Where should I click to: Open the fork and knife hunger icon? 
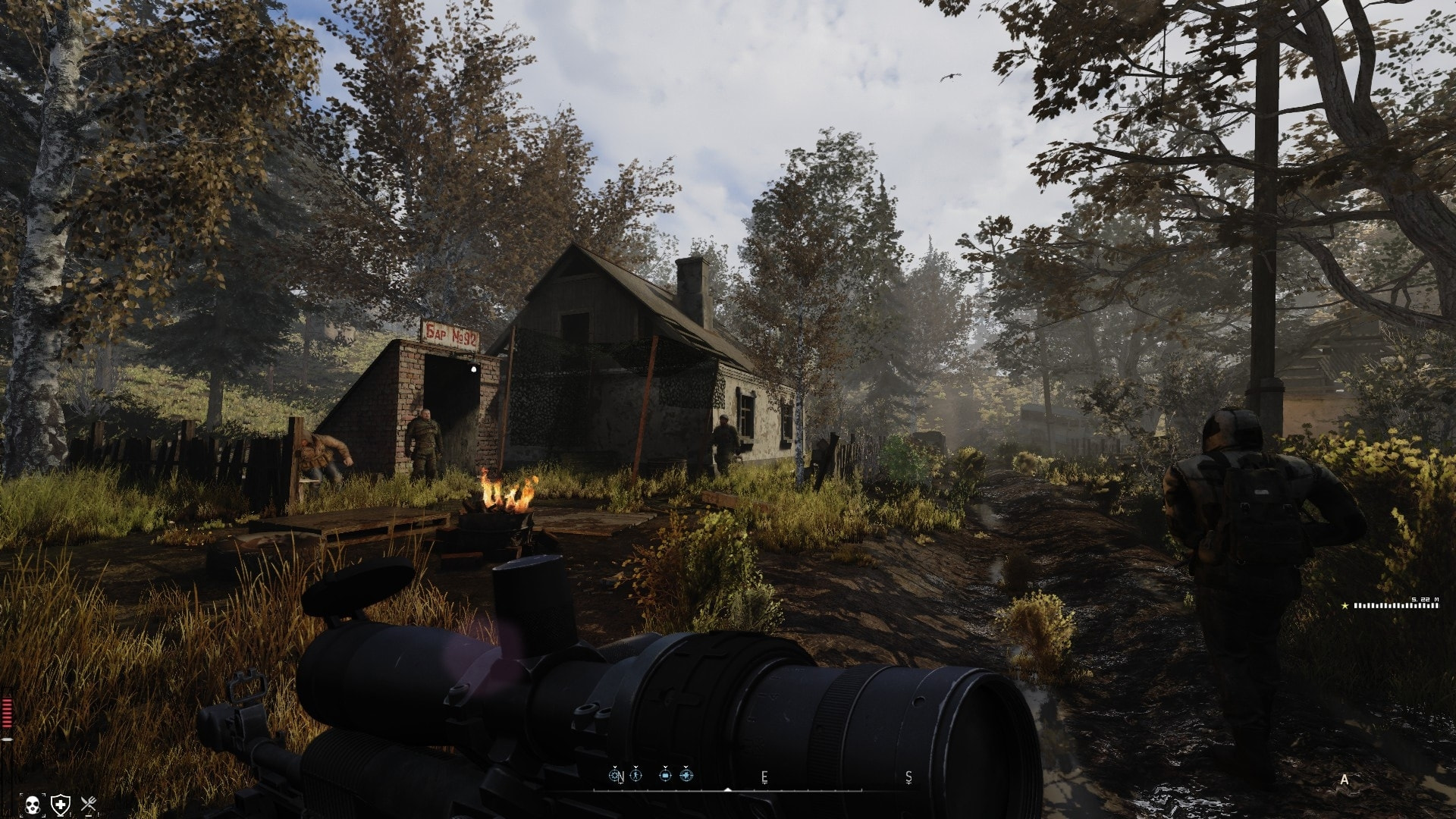[x=89, y=804]
